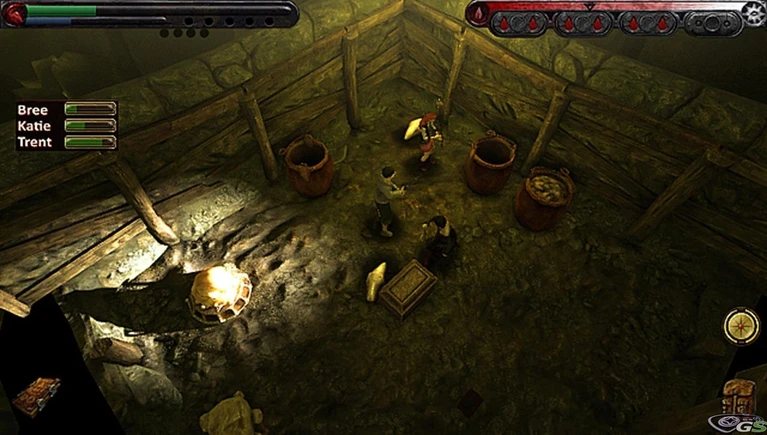767x435 pixels.
Task: Open the gear settings icon
Action: point(753,11)
